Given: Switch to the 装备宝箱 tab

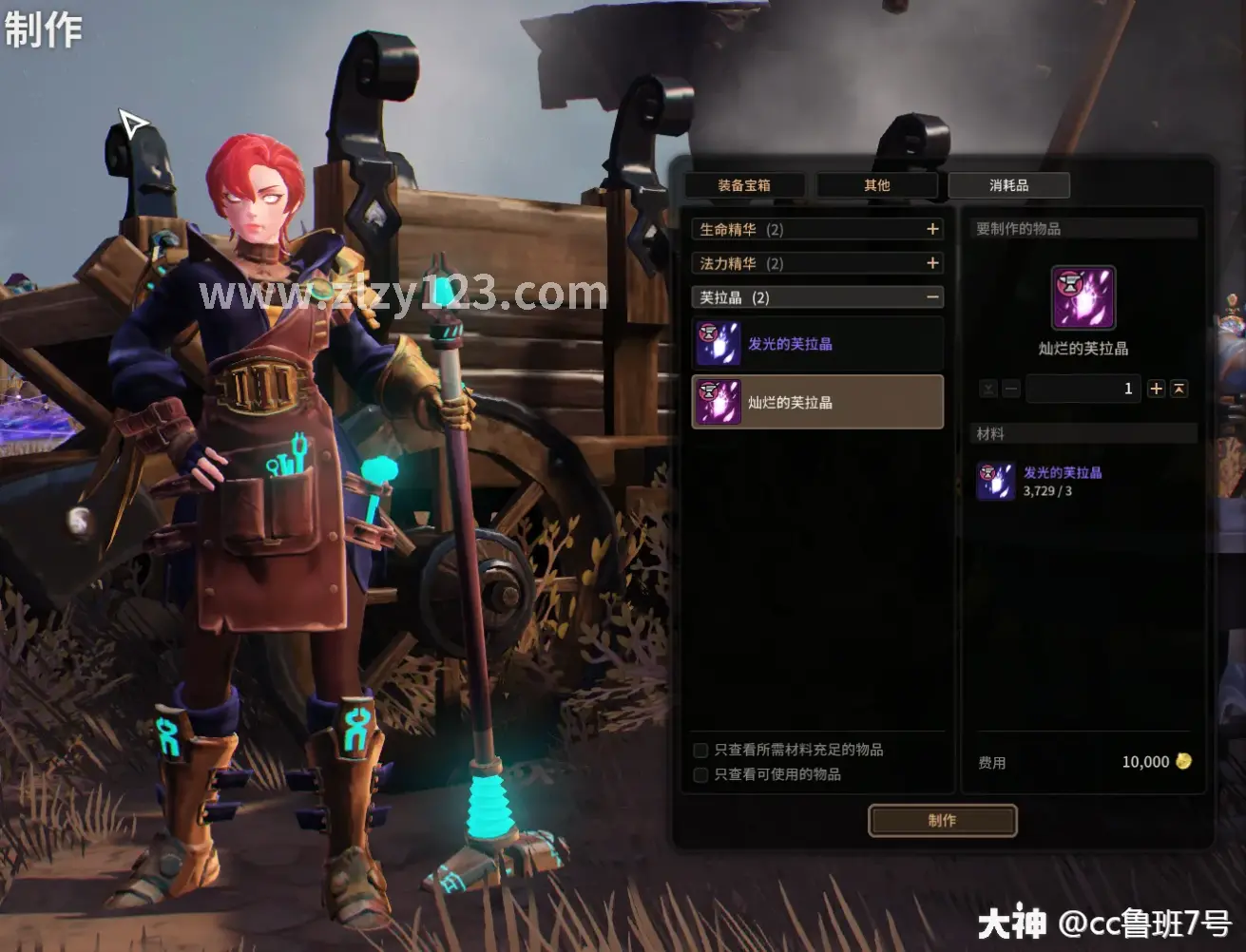Looking at the screenshot, I should [x=744, y=185].
